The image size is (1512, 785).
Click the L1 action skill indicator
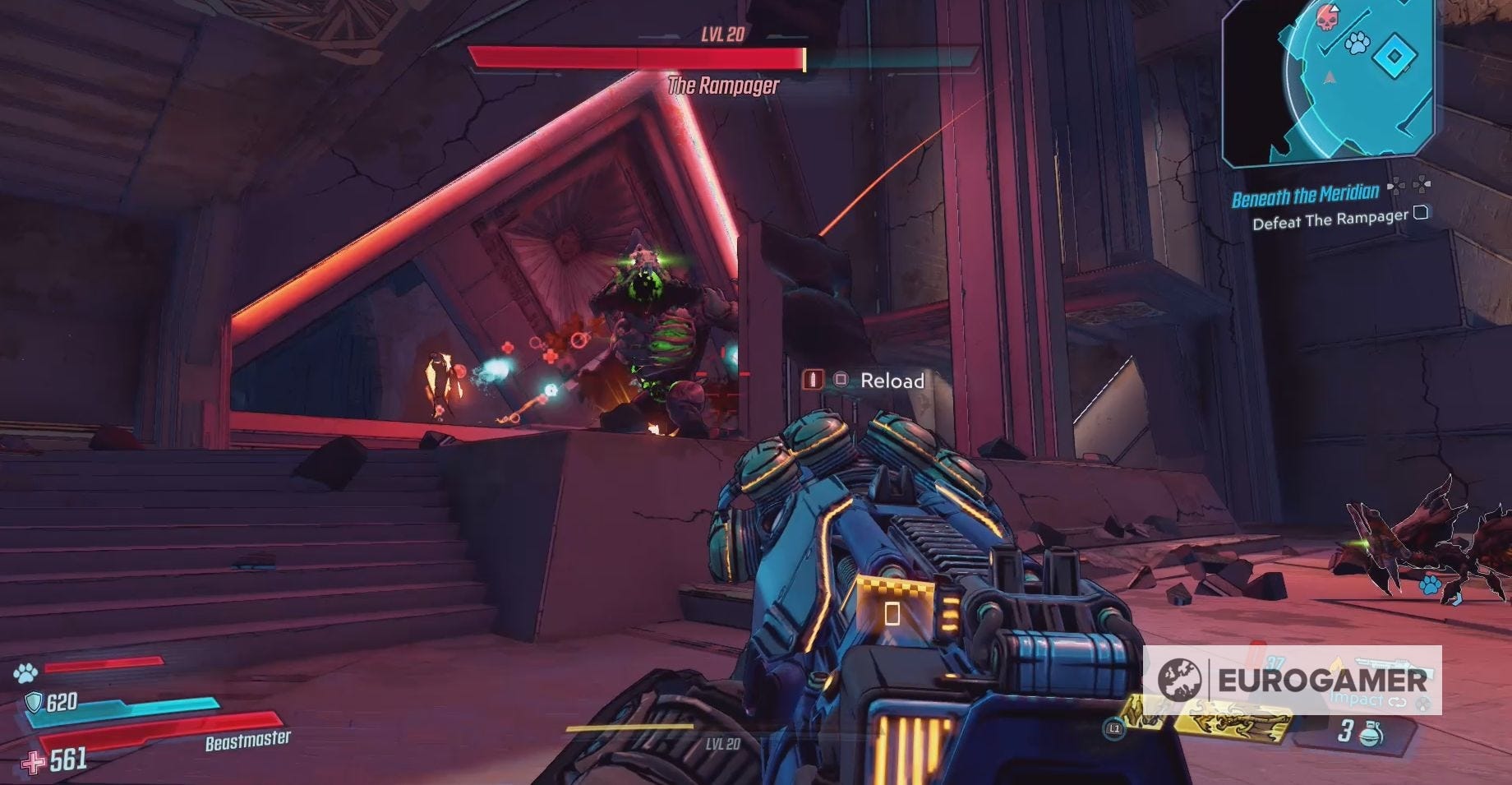tap(1115, 730)
